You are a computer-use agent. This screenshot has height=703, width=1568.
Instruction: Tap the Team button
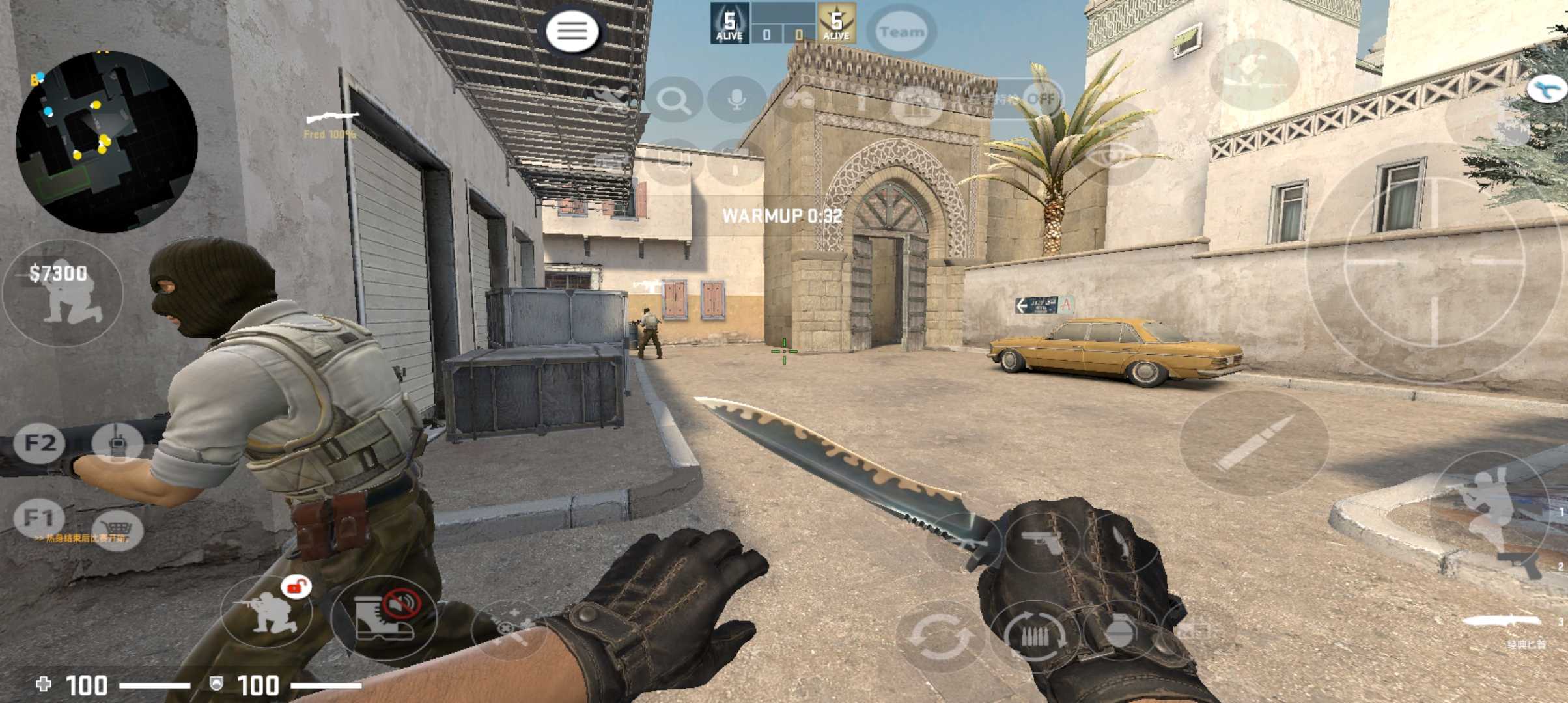point(901,31)
